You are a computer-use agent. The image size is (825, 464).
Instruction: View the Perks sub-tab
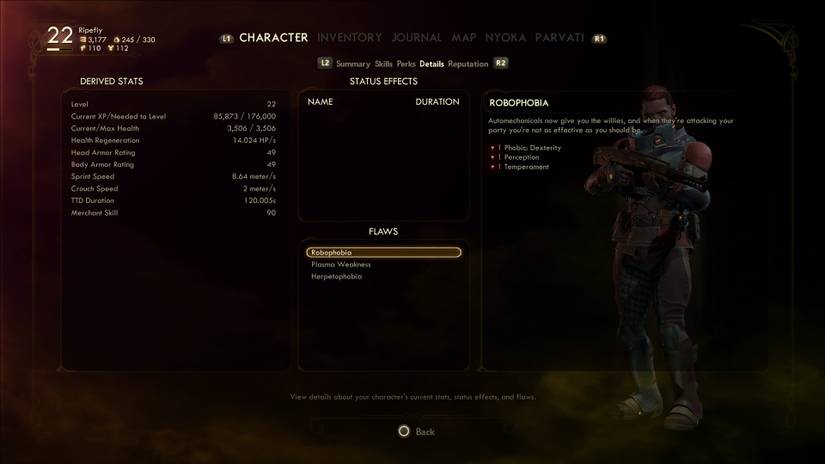(406, 64)
